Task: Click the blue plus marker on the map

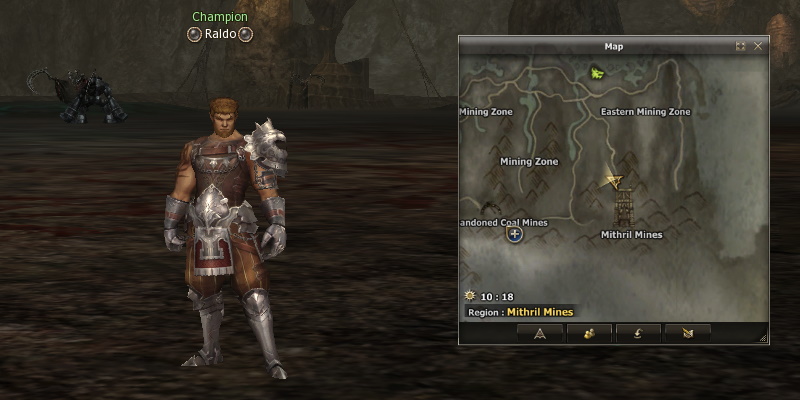Action: [515, 234]
